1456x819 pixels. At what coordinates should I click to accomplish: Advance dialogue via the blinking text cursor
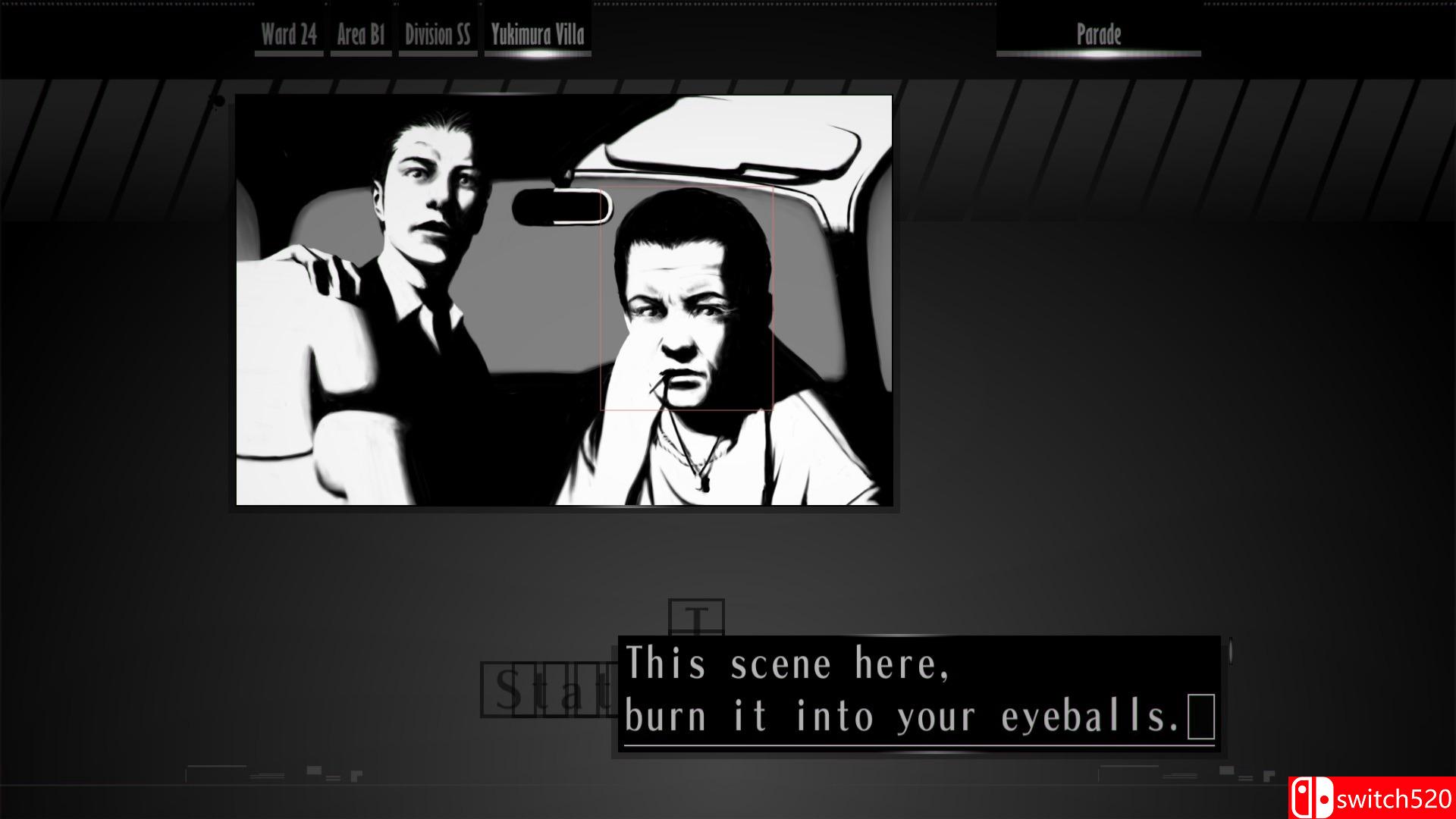coord(1200,717)
